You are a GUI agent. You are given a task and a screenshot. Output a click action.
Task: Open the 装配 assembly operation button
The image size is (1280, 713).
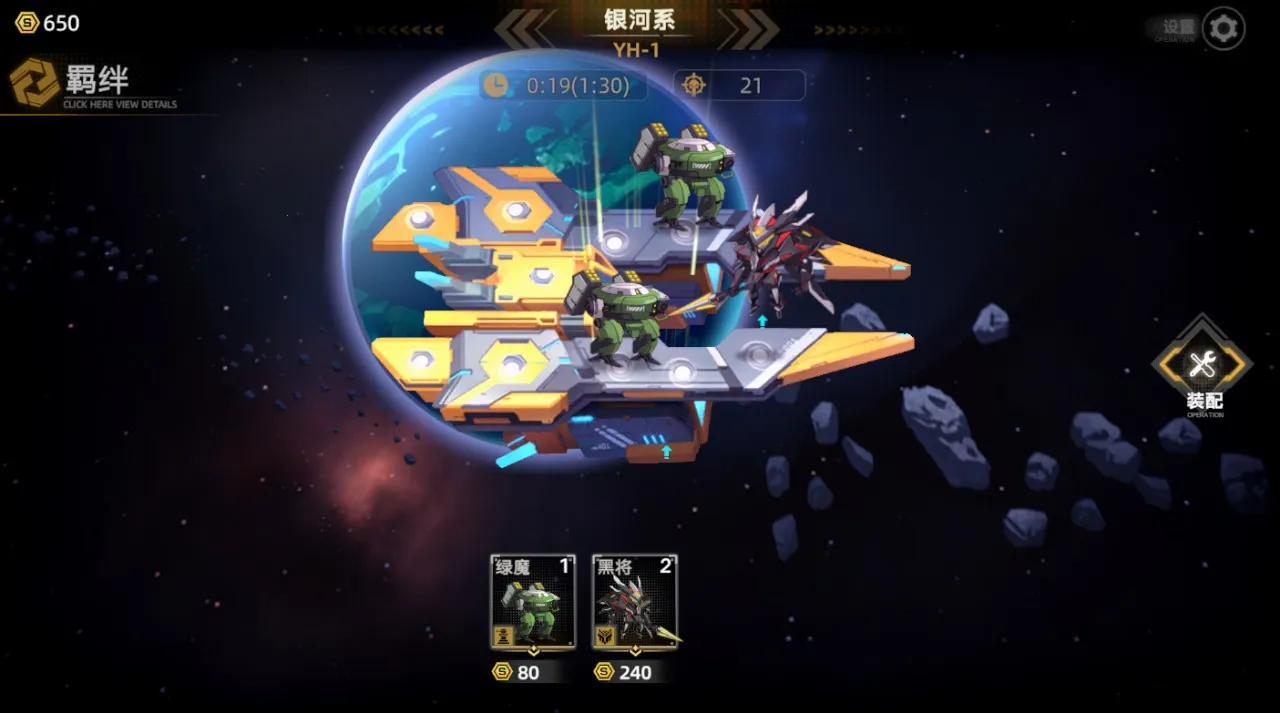click(x=1203, y=367)
